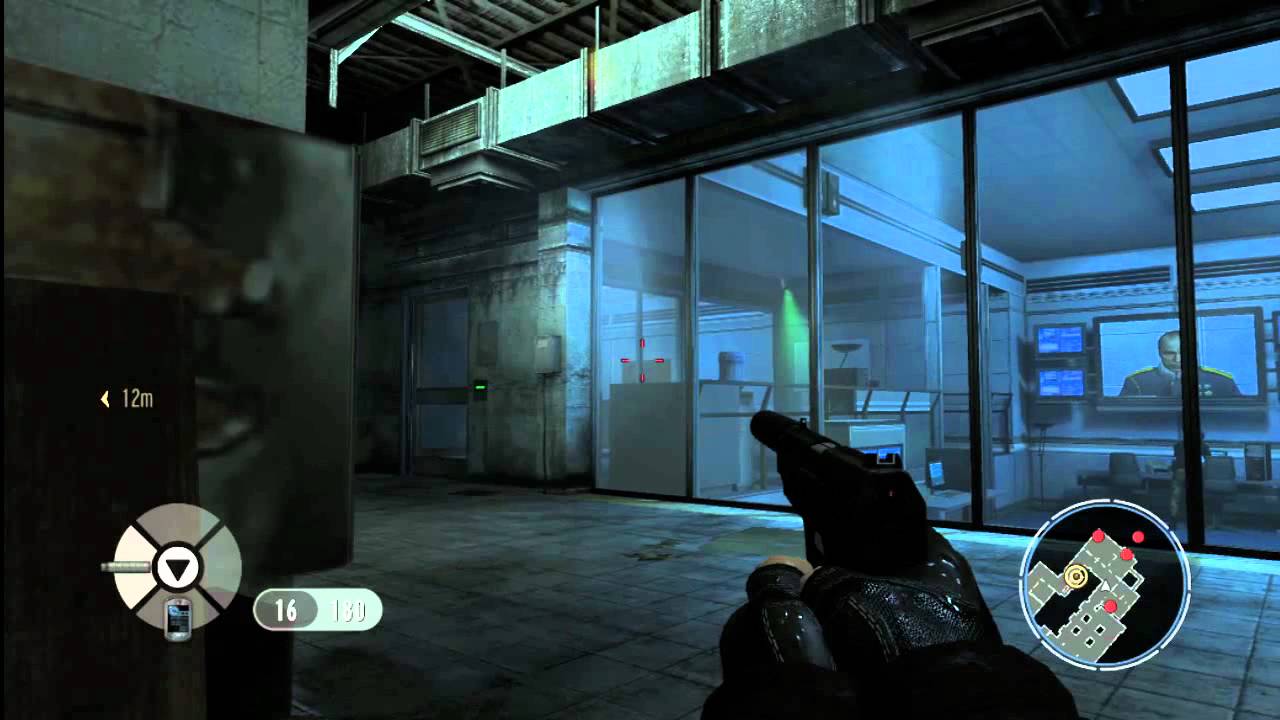This screenshot has width=1280, height=720.
Task: Click the topmost red enemy dot on the minimap
Action: tap(1098, 536)
